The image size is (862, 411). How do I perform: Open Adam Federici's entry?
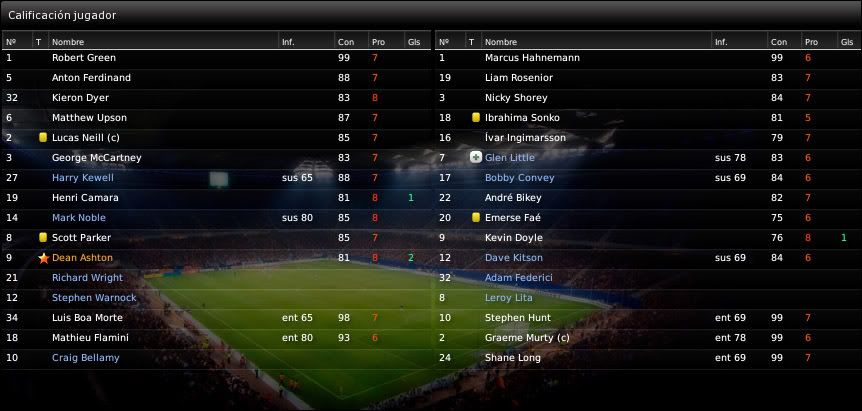tap(519, 278)
